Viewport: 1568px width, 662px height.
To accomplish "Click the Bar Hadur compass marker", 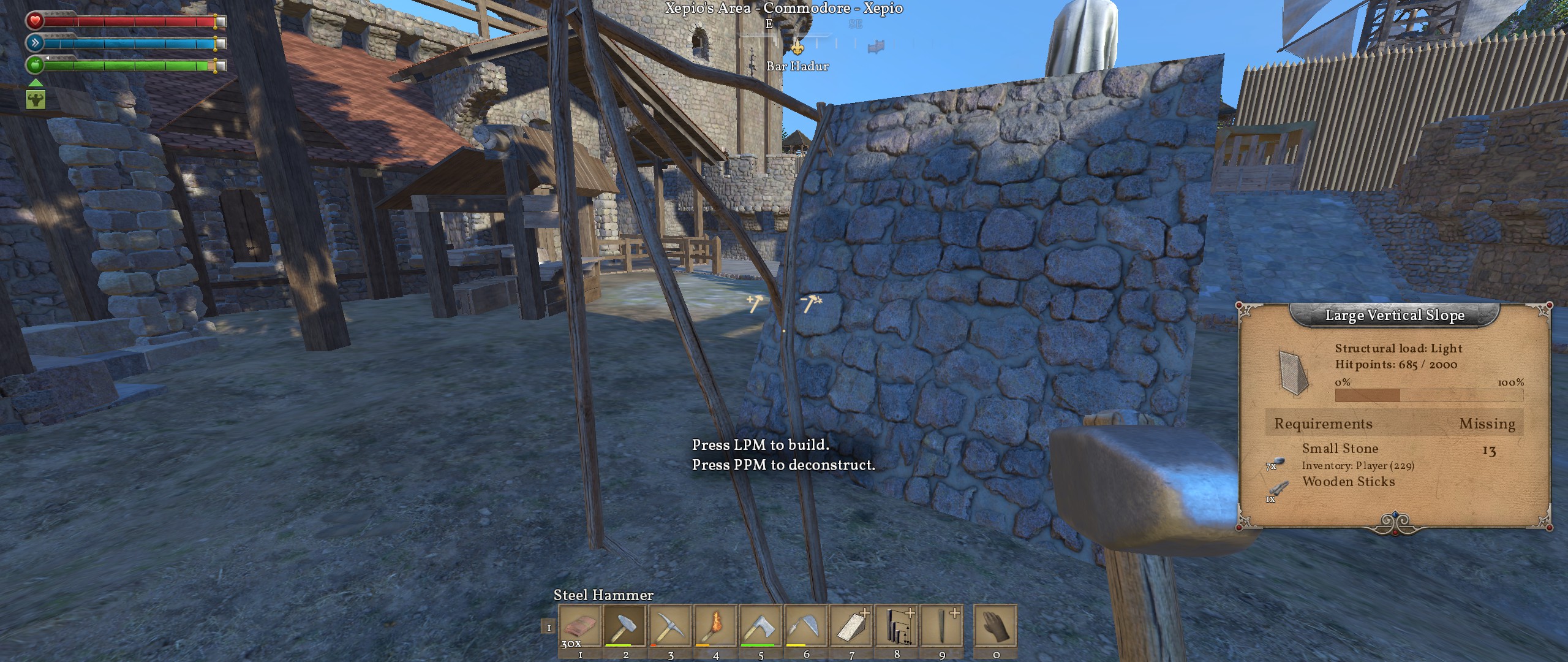I will pos(797,48).
